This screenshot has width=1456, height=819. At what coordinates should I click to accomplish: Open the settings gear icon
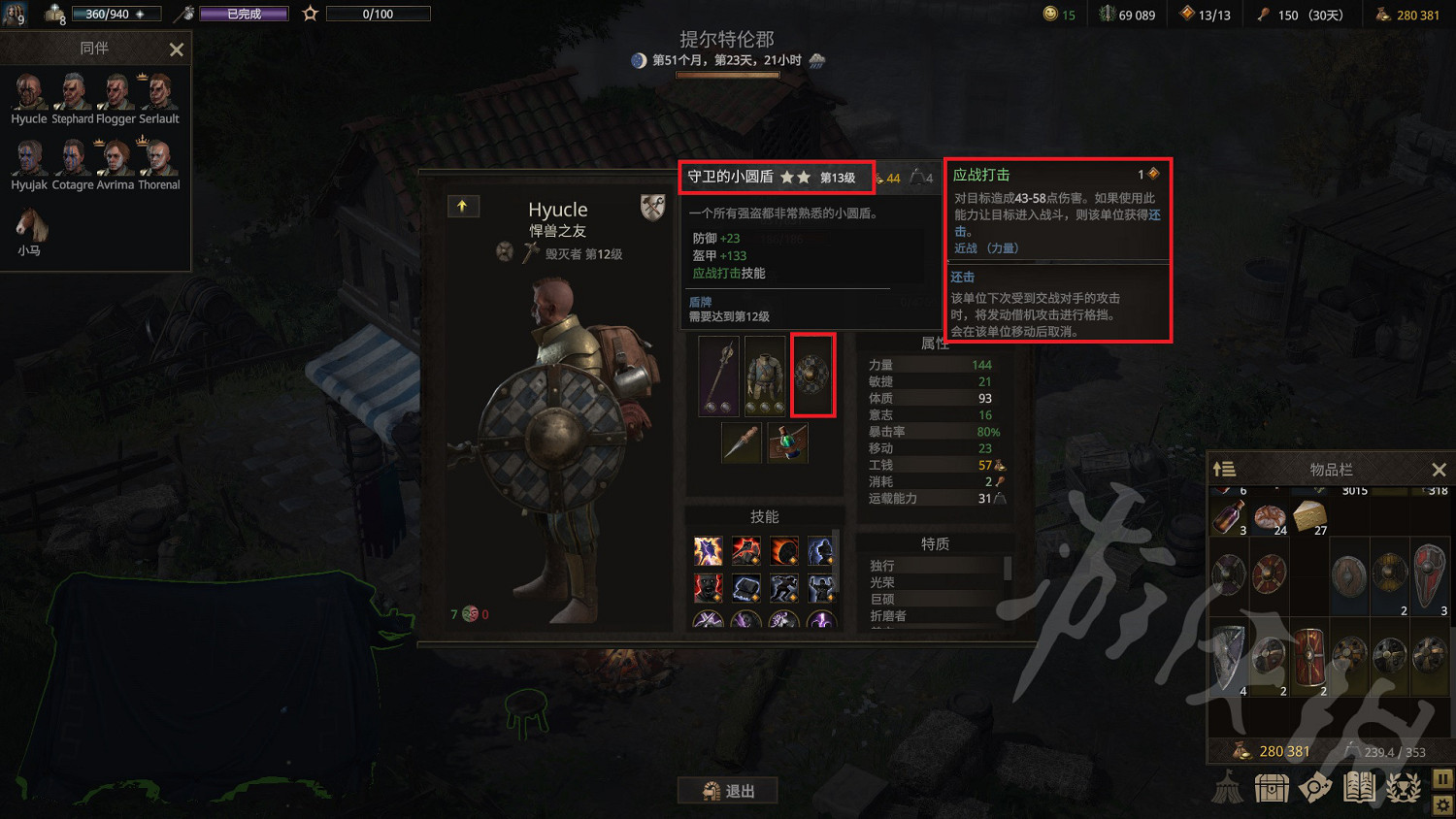point(1442,805)
